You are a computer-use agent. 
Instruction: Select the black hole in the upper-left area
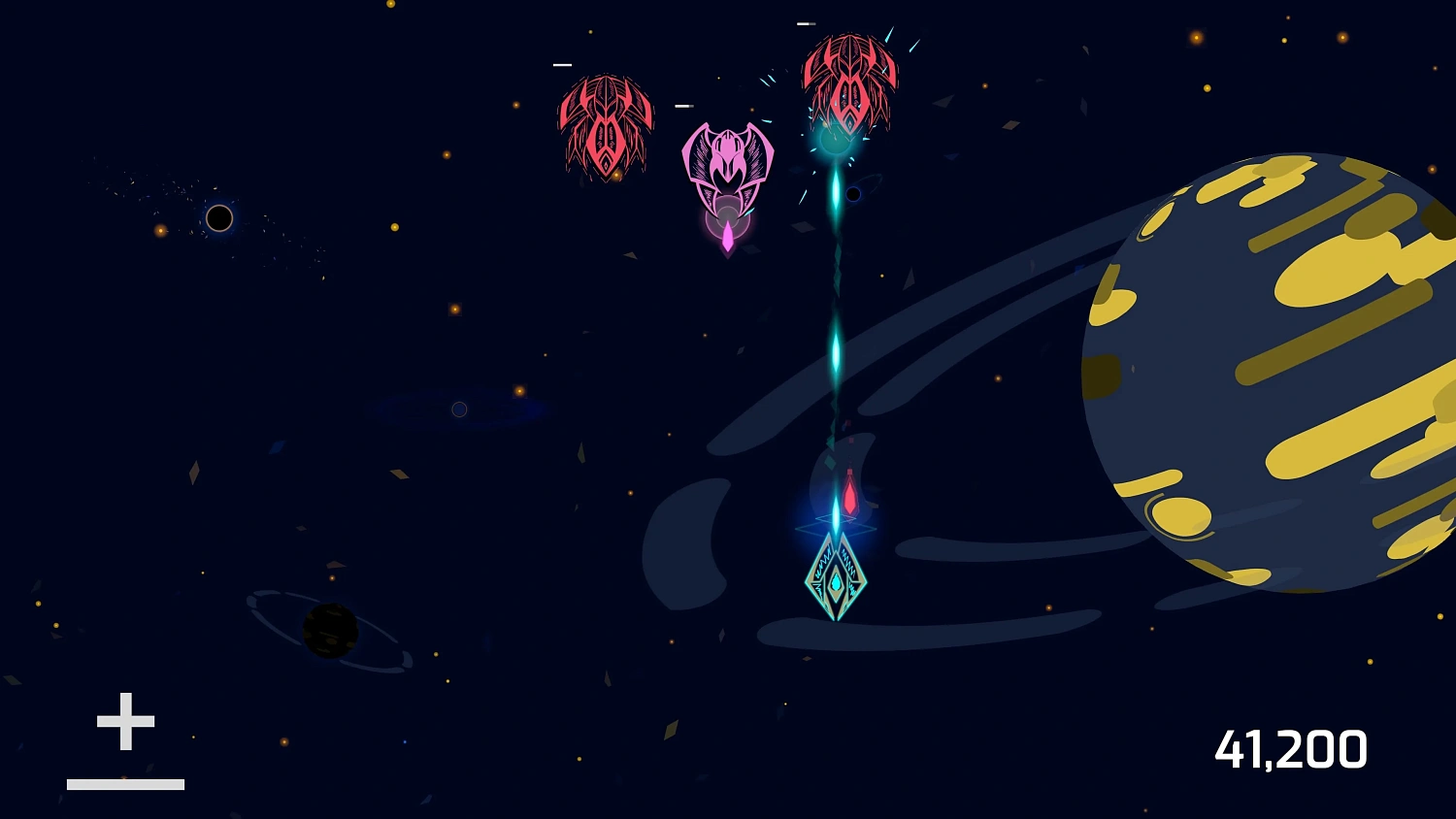218,217
